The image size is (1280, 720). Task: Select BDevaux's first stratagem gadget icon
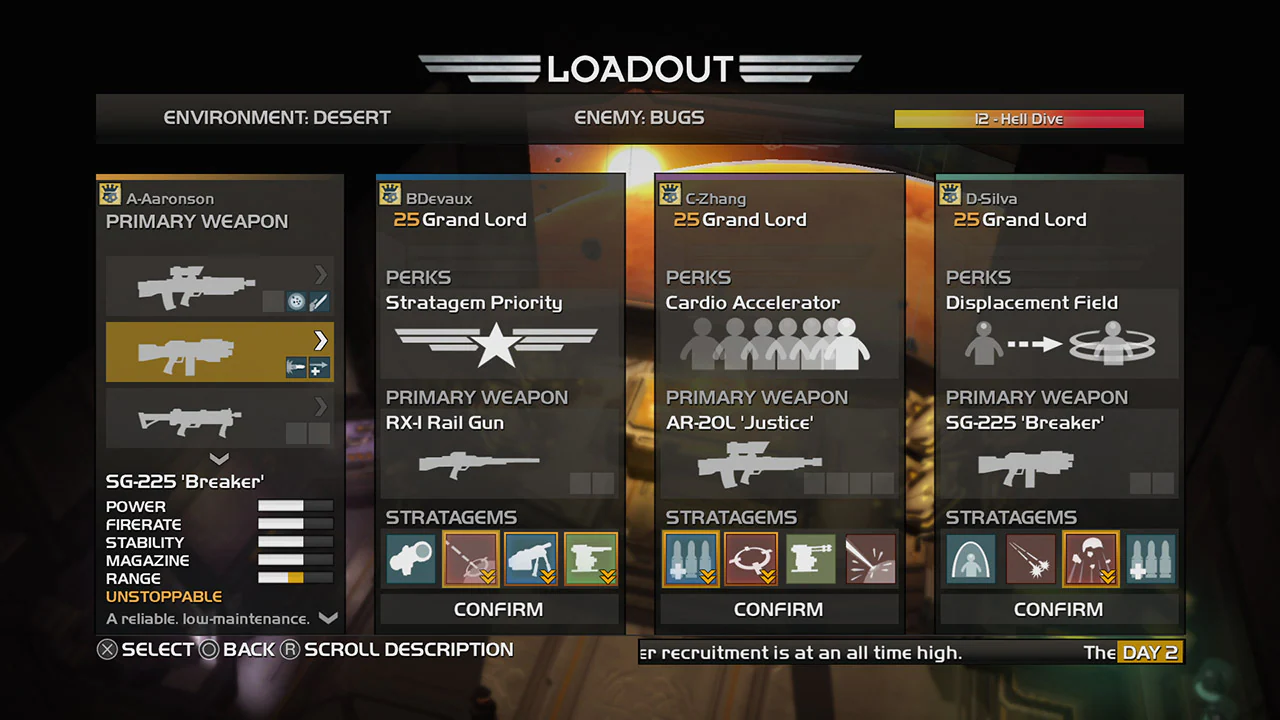tap(411, 559)
